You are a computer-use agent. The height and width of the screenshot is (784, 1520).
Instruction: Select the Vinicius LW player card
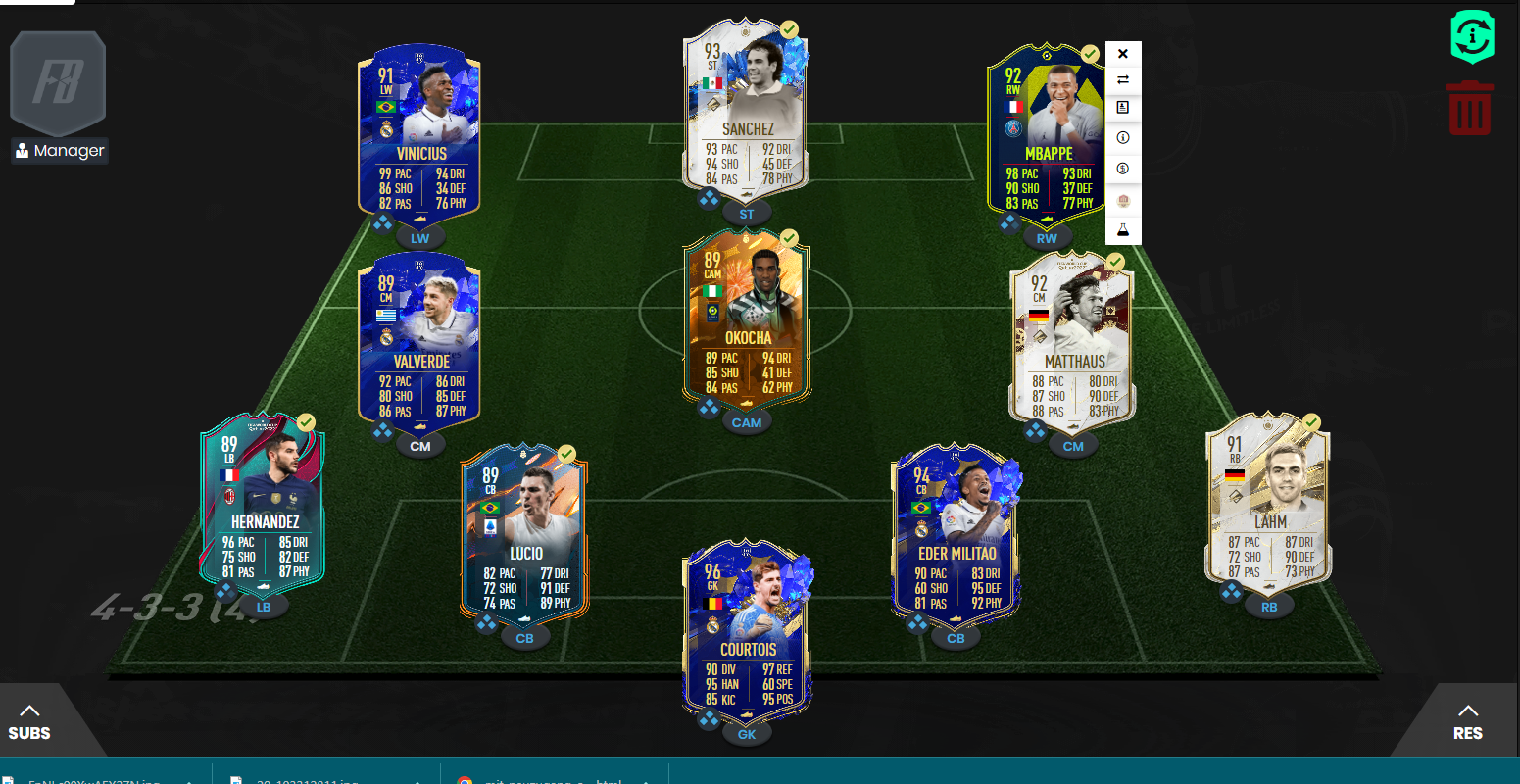click(x=421, y=132)
